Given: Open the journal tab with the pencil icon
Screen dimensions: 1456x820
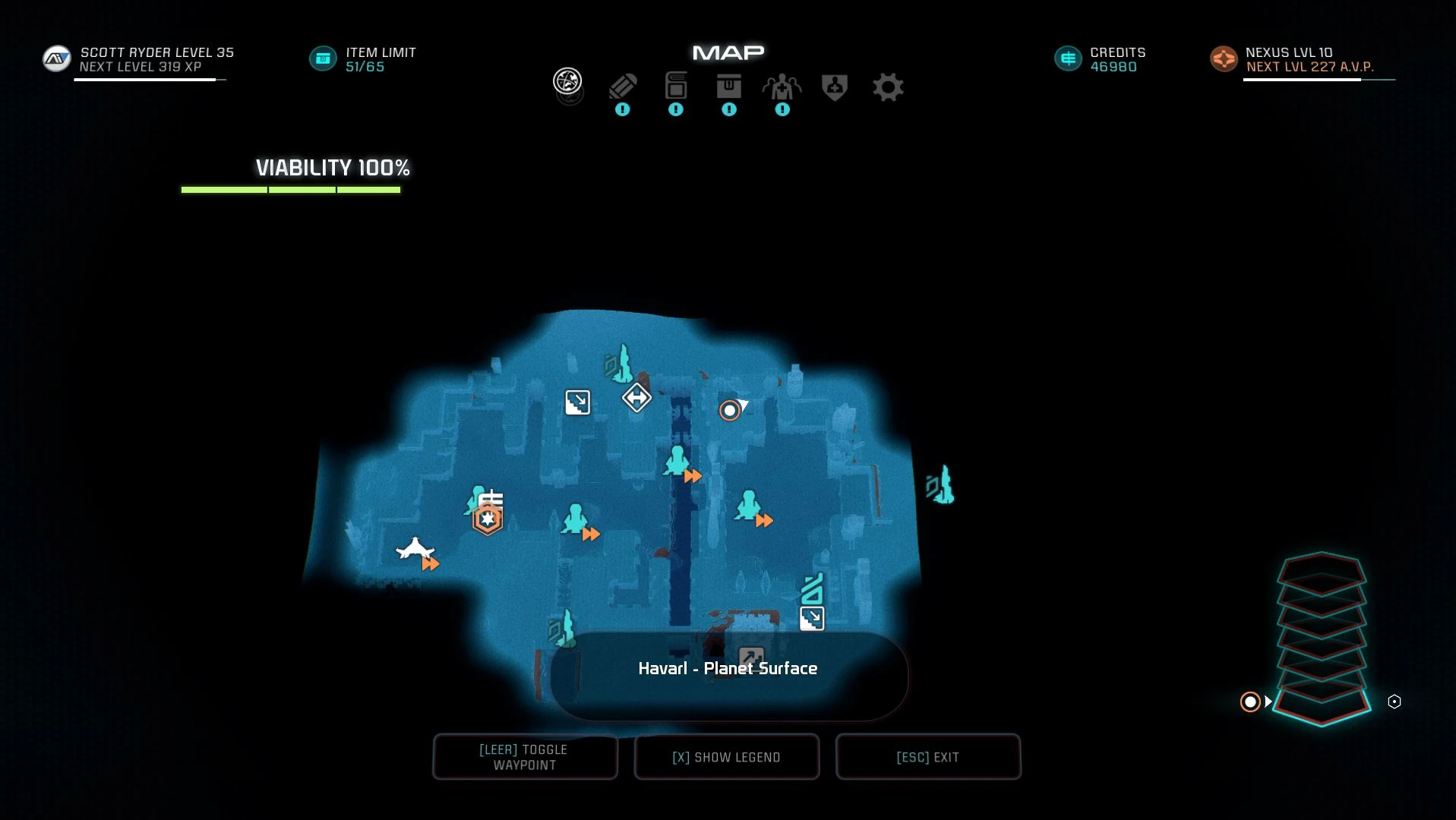Looking at the screenshot, I should [623, 87].
